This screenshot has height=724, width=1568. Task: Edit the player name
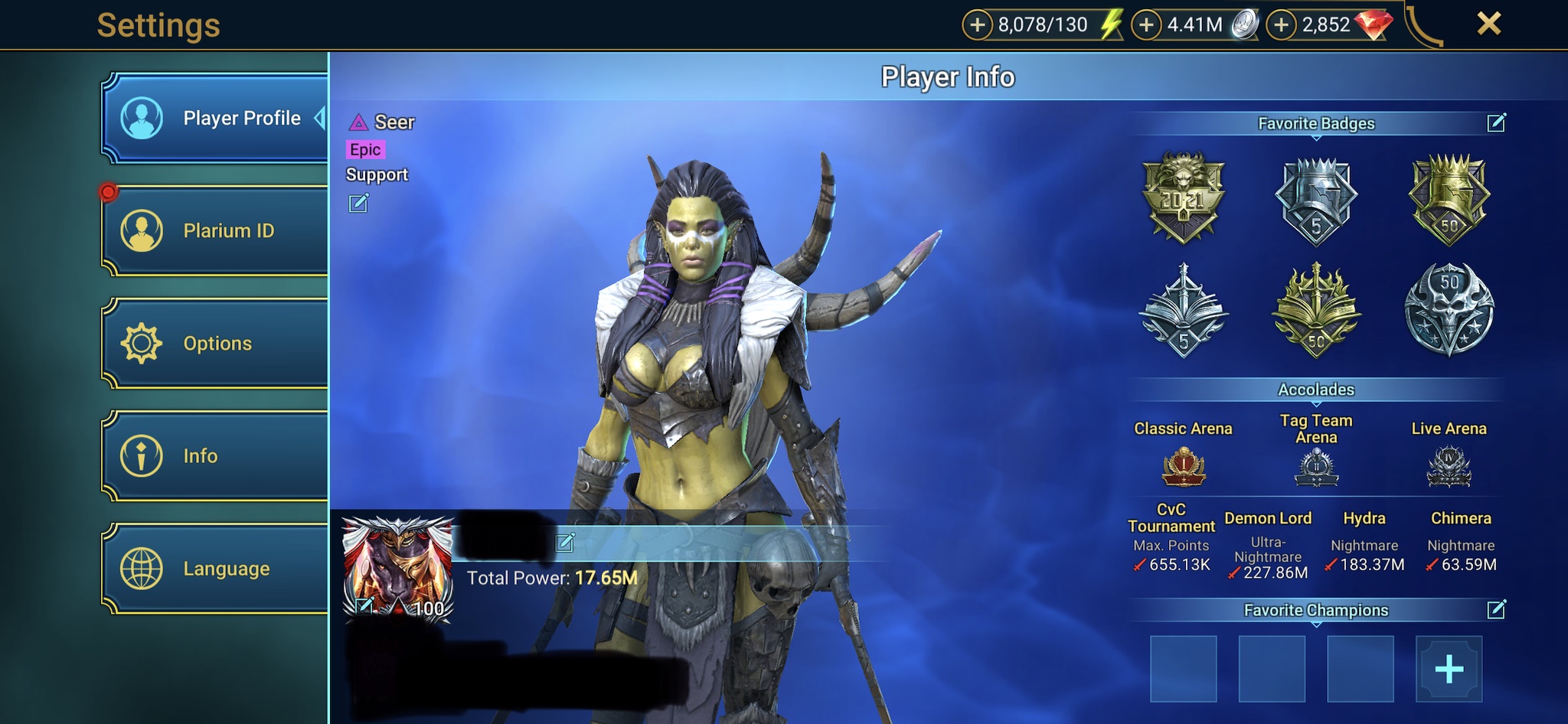[565, 543]
